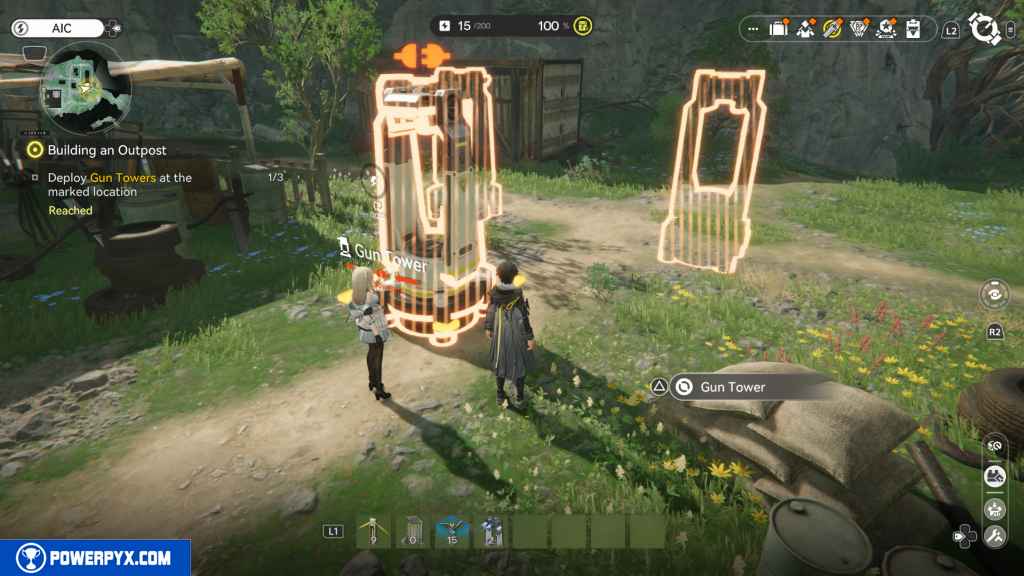The image size is (1024, 576).
Task: Open the large circular gear-ring icon
Action: tap(986, 29)
